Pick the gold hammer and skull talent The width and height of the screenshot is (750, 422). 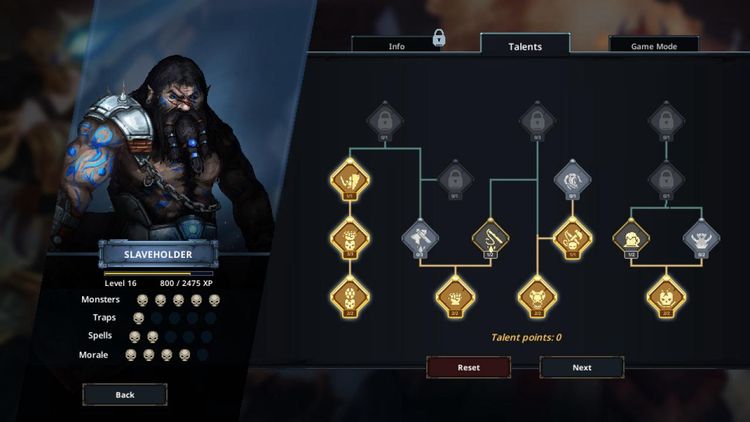[573, 237]
